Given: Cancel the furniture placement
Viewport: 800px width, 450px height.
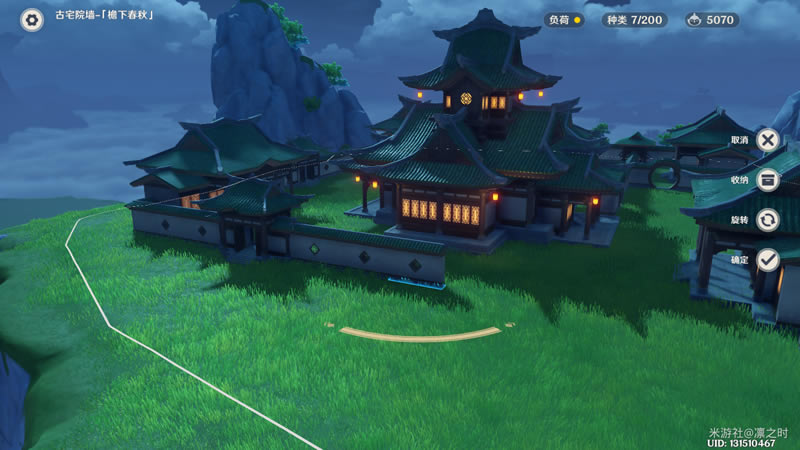Looking at the screenshot, I should tap(767, 140).
